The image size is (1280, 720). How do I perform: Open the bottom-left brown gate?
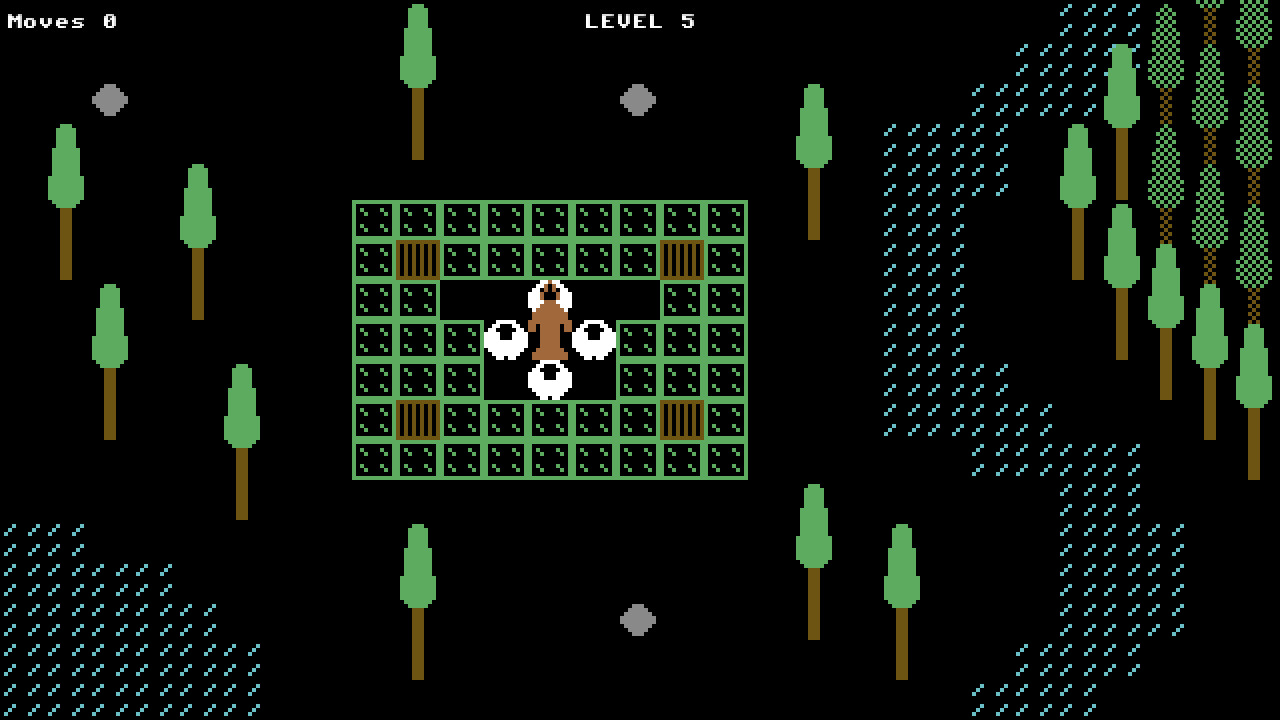[416, 420]
